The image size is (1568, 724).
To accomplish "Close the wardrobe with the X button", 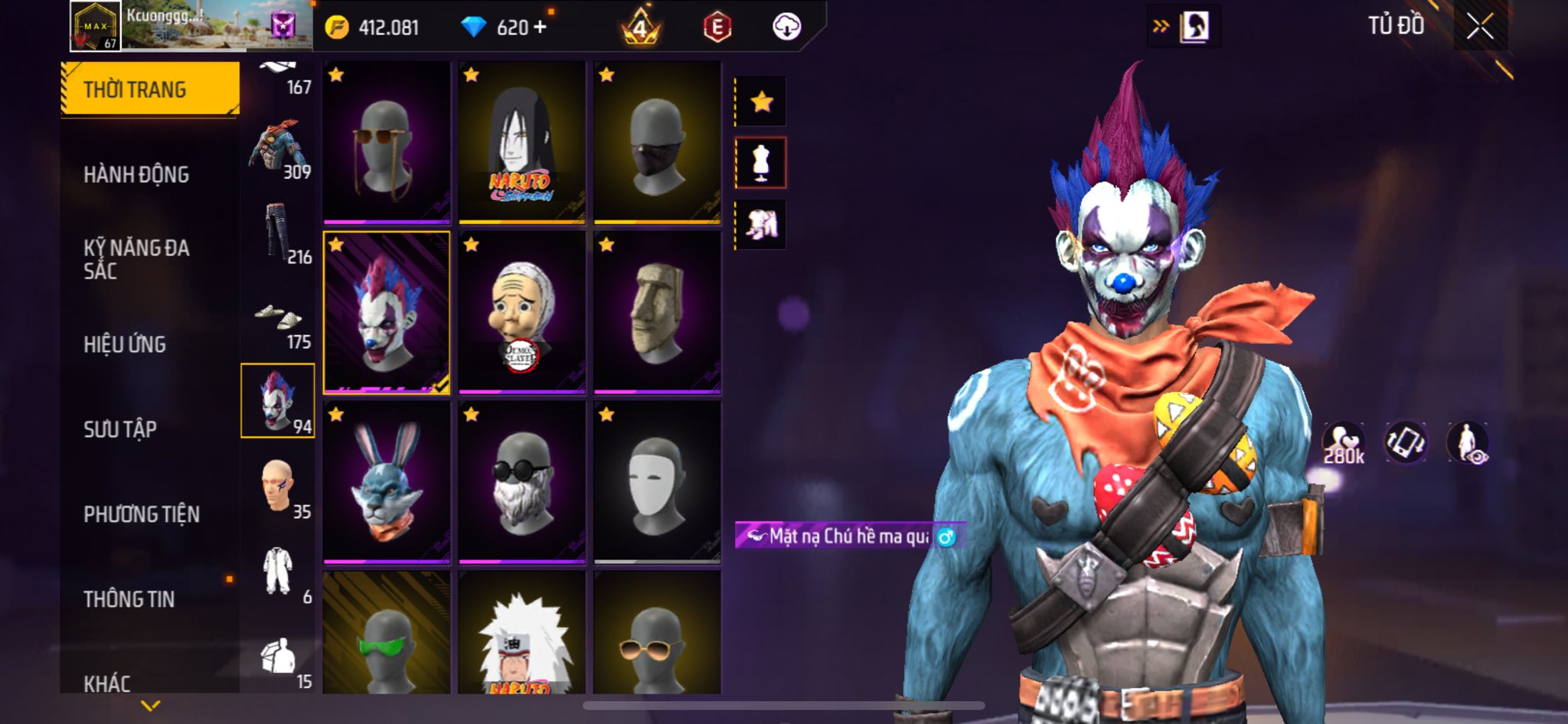I will [x=1480, y=28].
